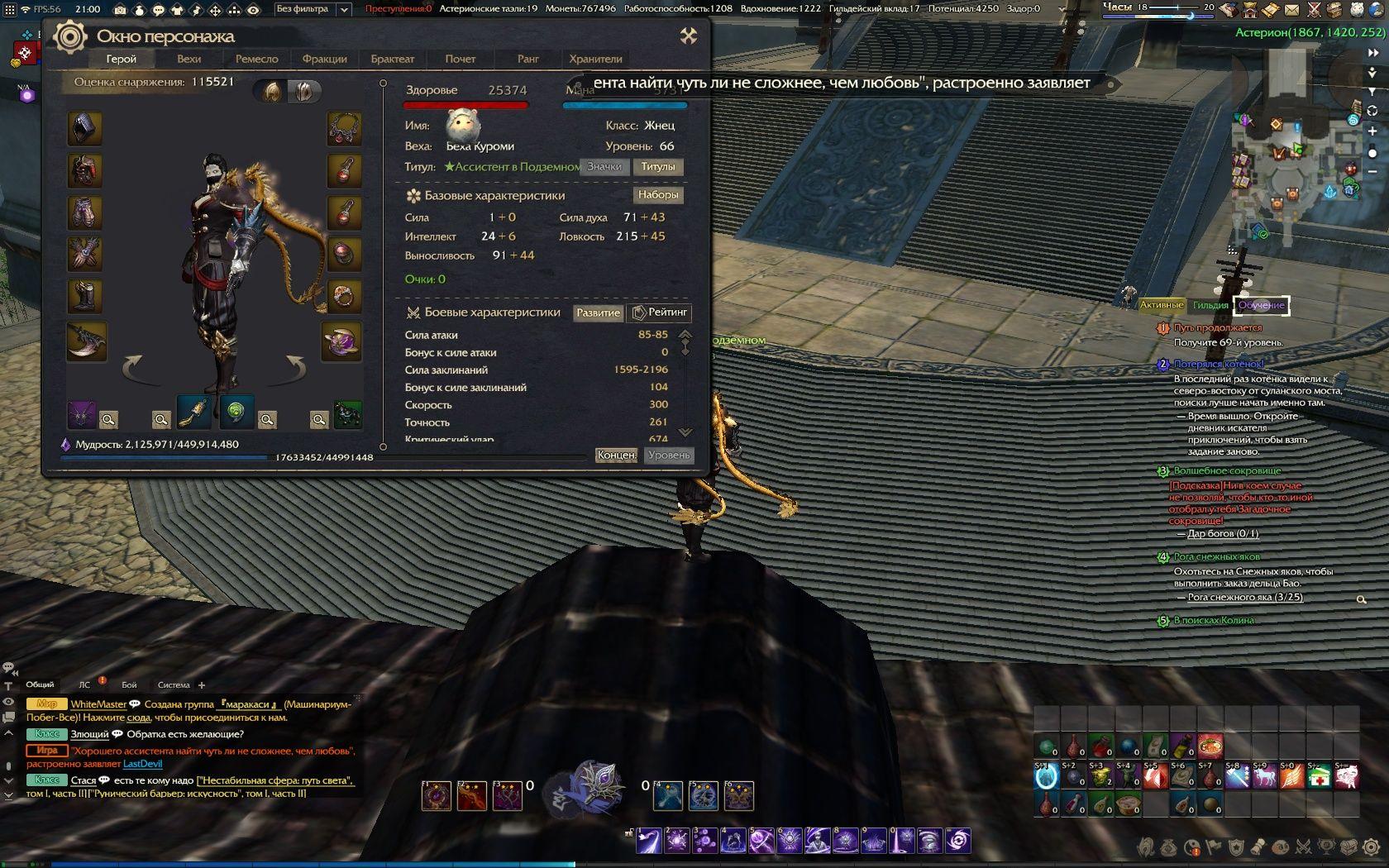Show the Хранители tab
The image size is (1389, 868).
(595, 59)
